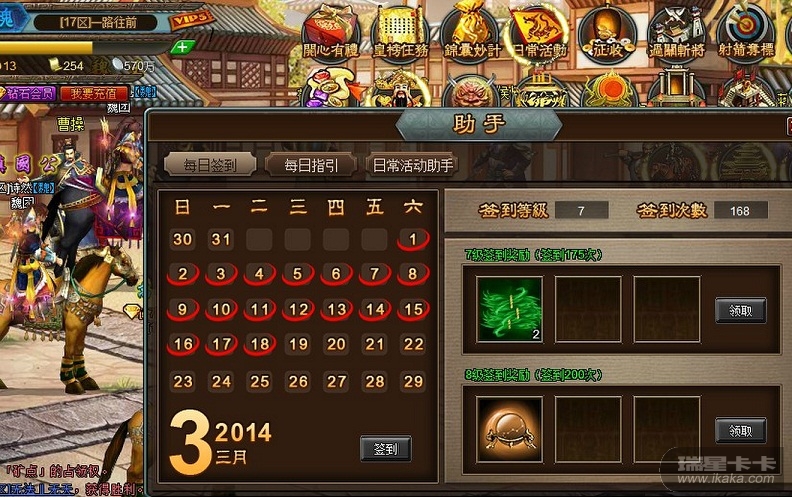Claim the level 7 sign-in reward
This screenshot has width=792, height=497.
[740, 310]
